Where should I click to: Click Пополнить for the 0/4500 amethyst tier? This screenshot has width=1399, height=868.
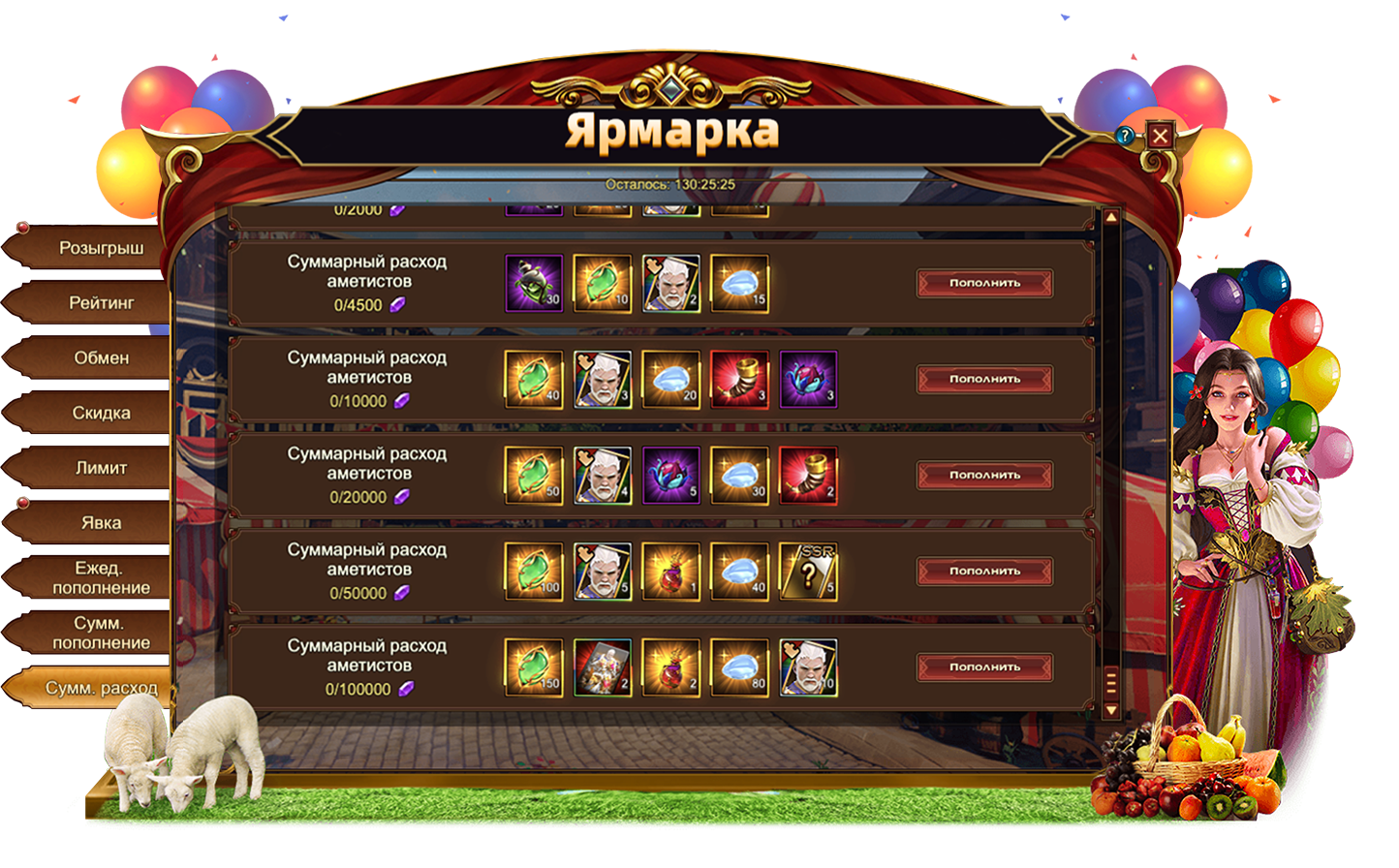tap(984, 283)
